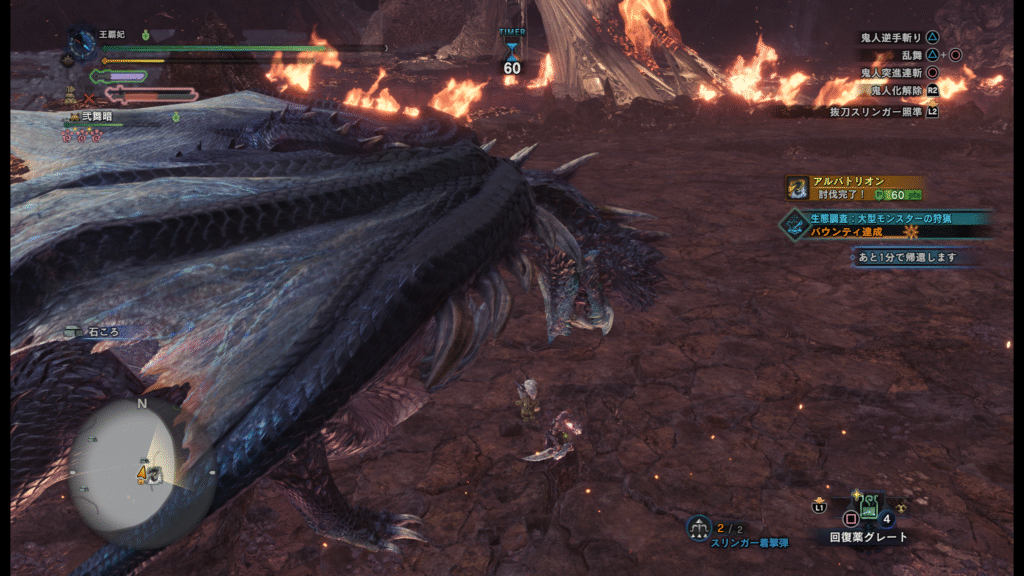Click the あと1分で帰還します return notice
This screenshot has height=576, width=1024.
pyautogui.click(x=914, y=257)
